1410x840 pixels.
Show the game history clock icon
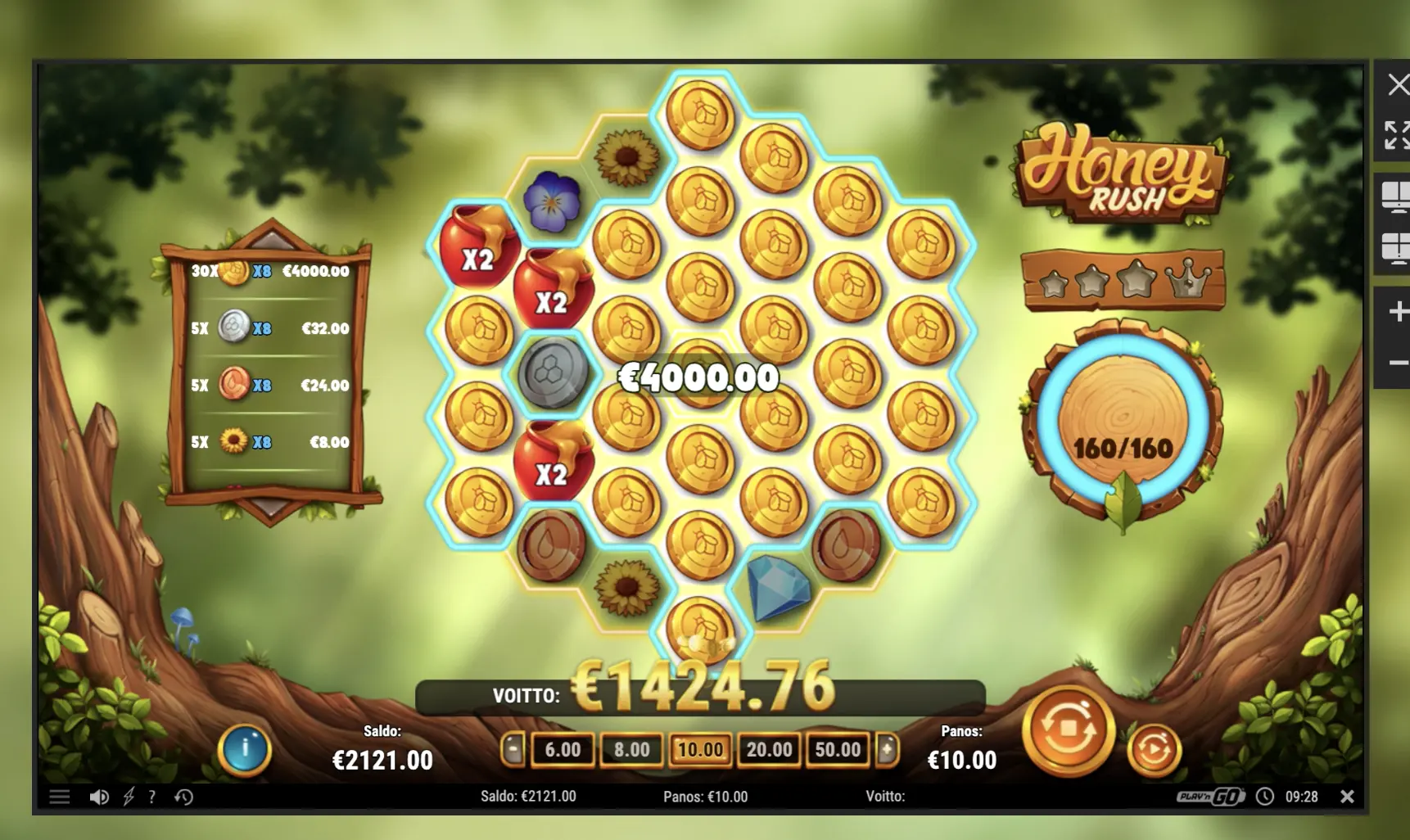point(184,797)
